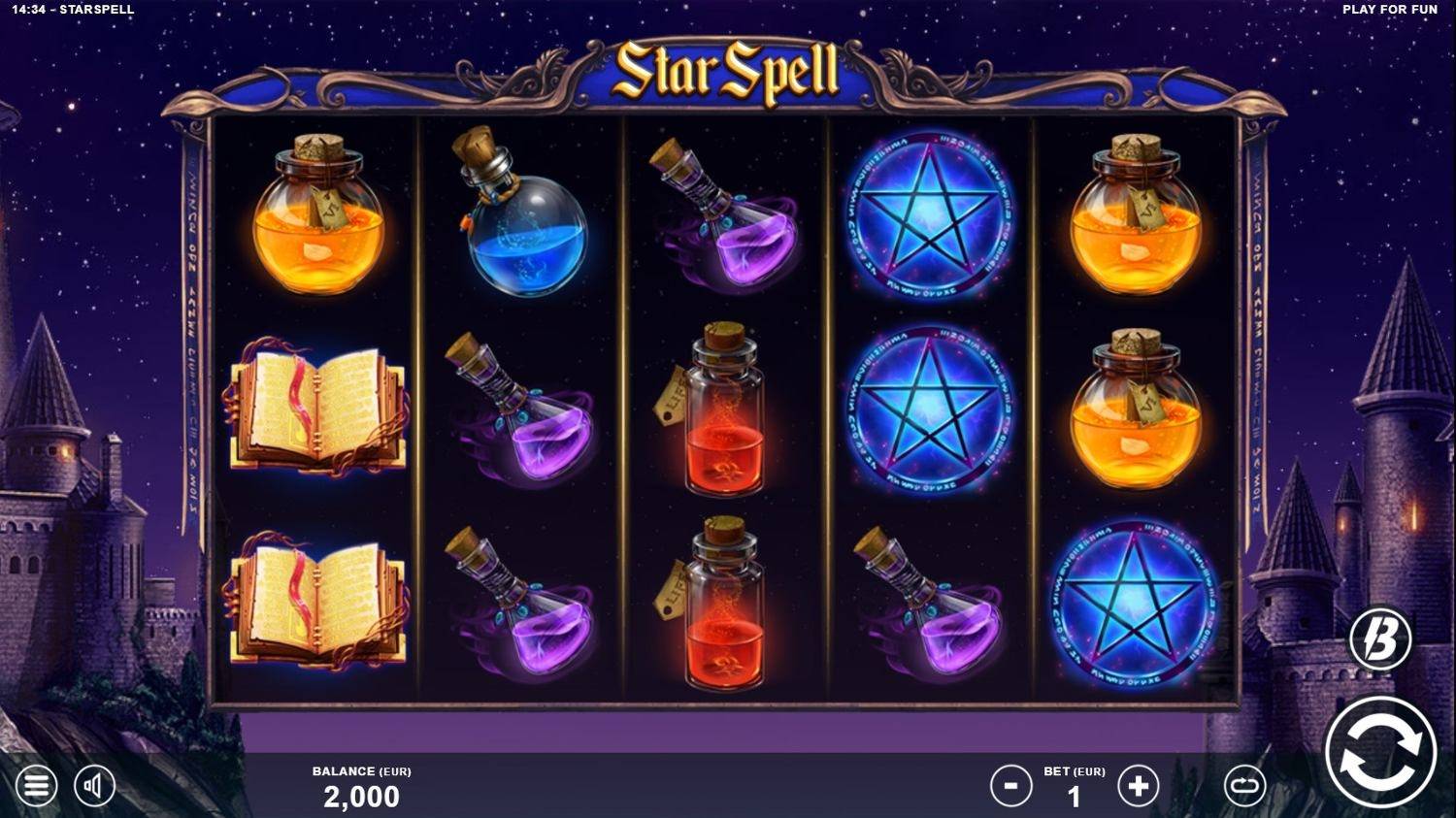The image size is (1456, 818).
Task: Click the Star Spell title banner
Action: point(728,70)
